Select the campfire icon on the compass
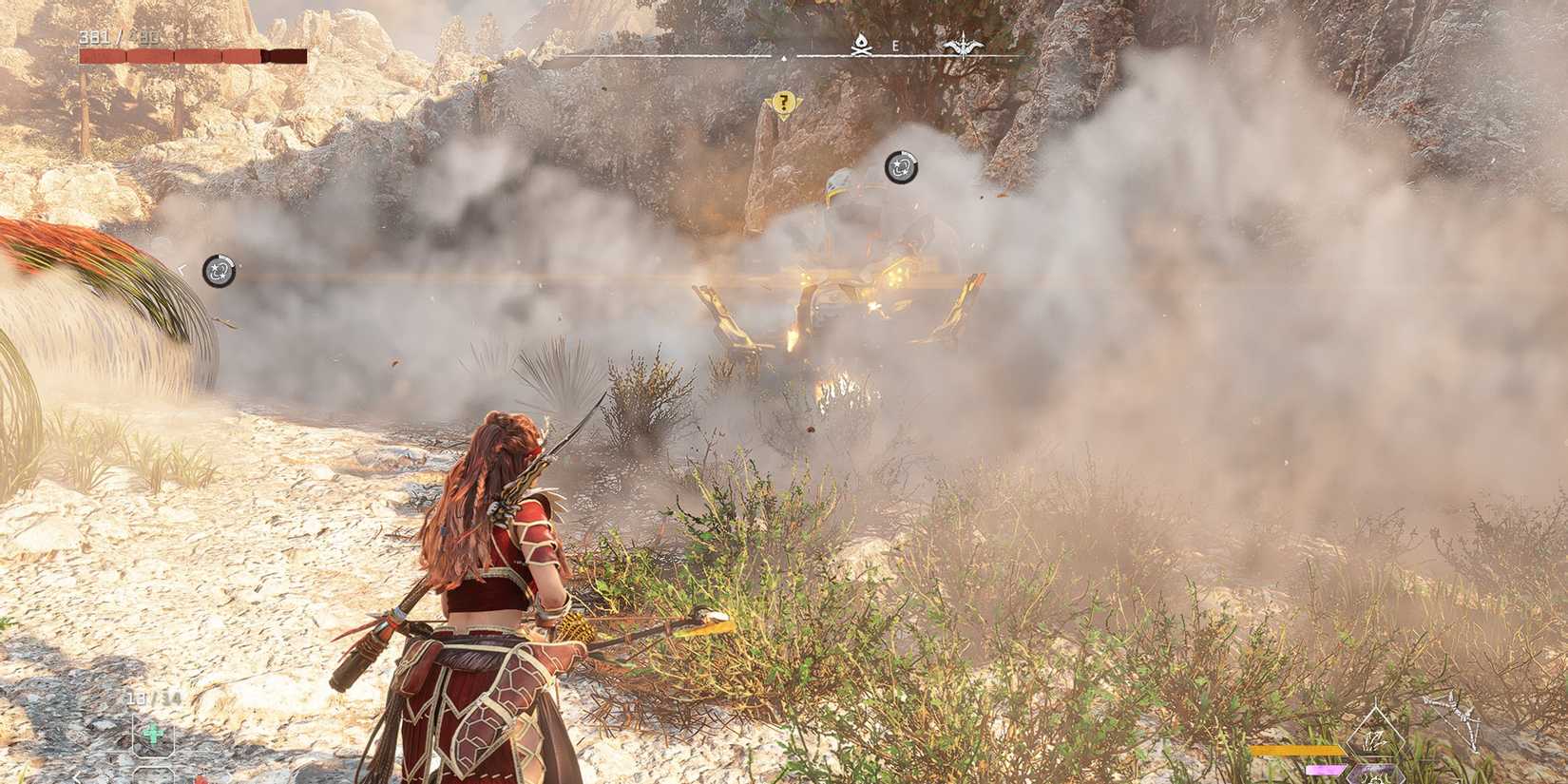The image size is (1568, 784). (860, 43)
